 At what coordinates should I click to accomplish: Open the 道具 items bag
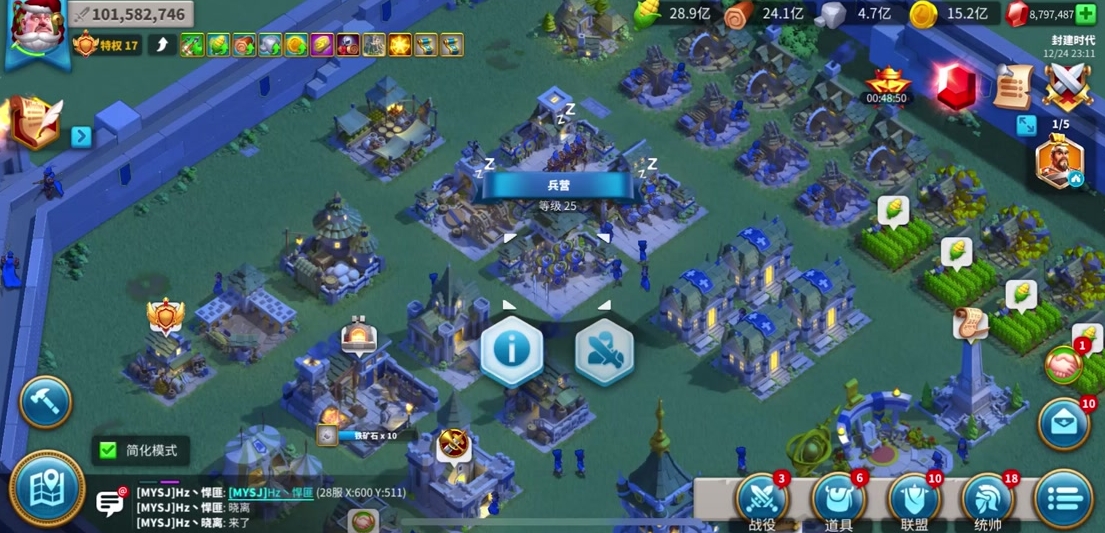coord(838,500)
